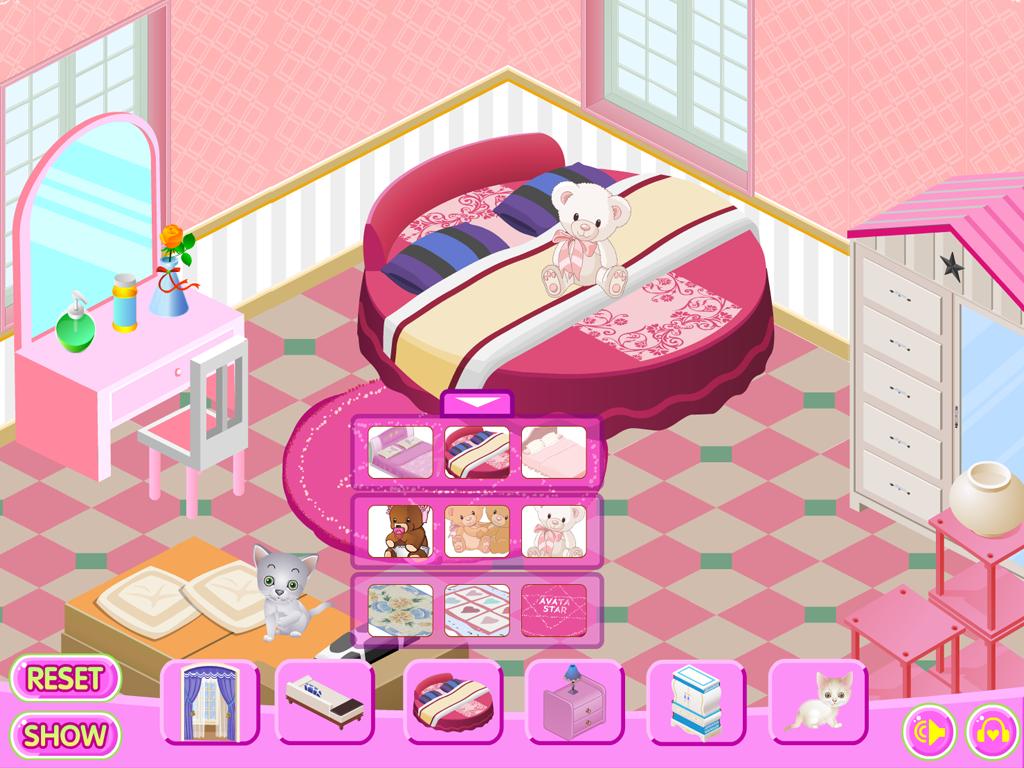The height and width of the screenshot is (768, 1024).
Task: Click the SHOW button
Action: coord(65,736)
